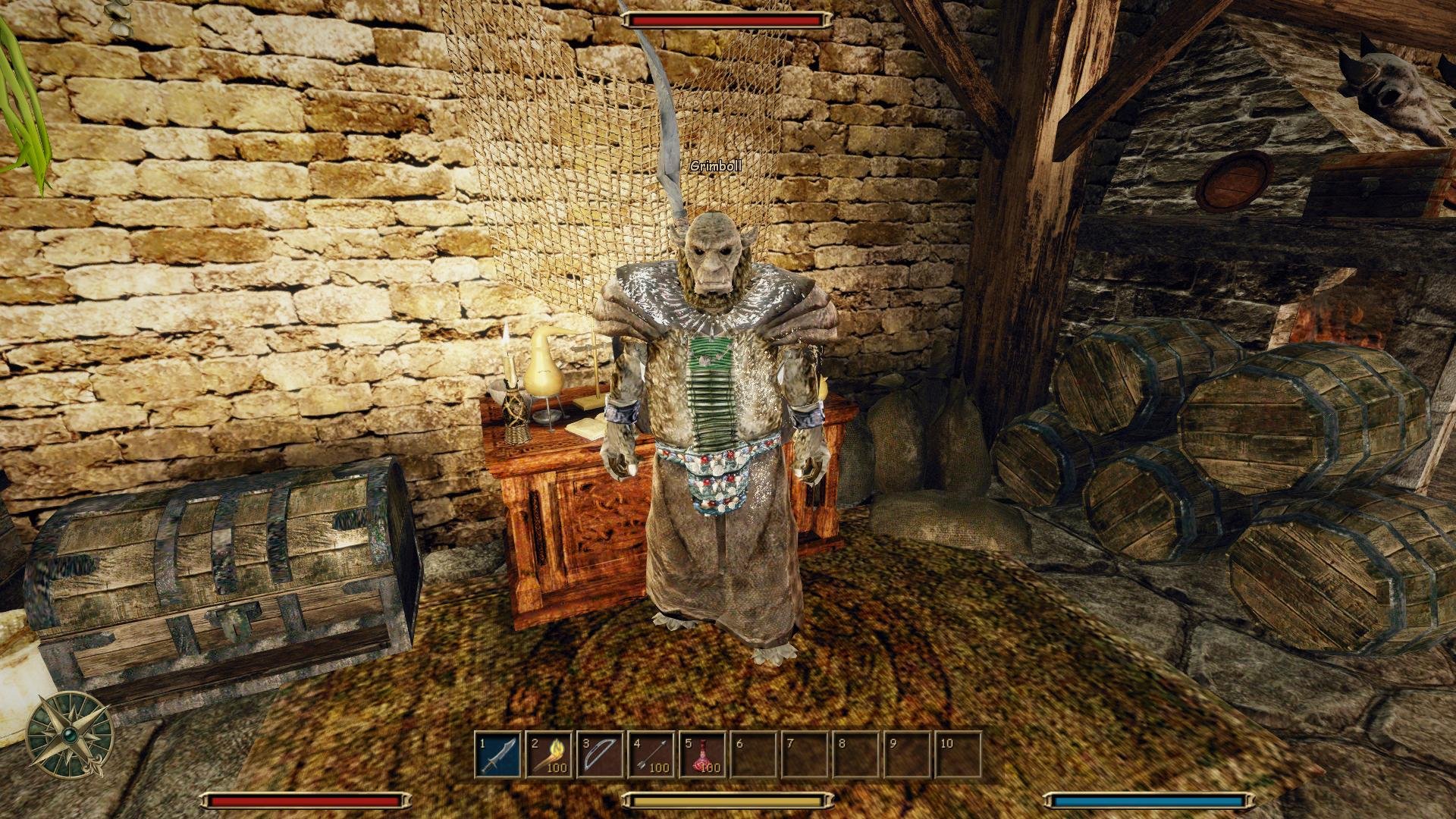
Task: Select the sword in hotbar slot 1
Action: pos(498,755)
